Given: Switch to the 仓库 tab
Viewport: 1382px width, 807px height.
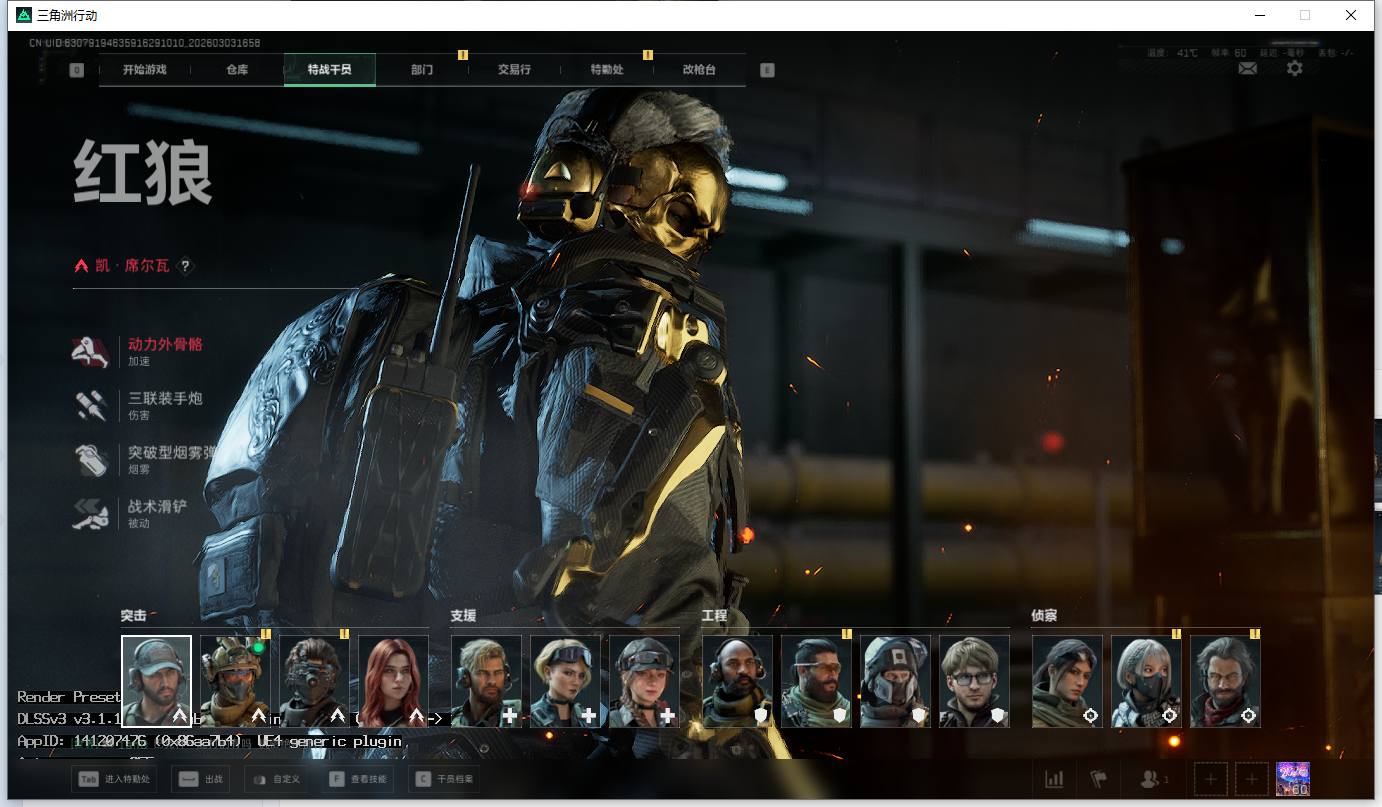Looking at the screenshot, I should pyautogui.click(x=237, y=70).
